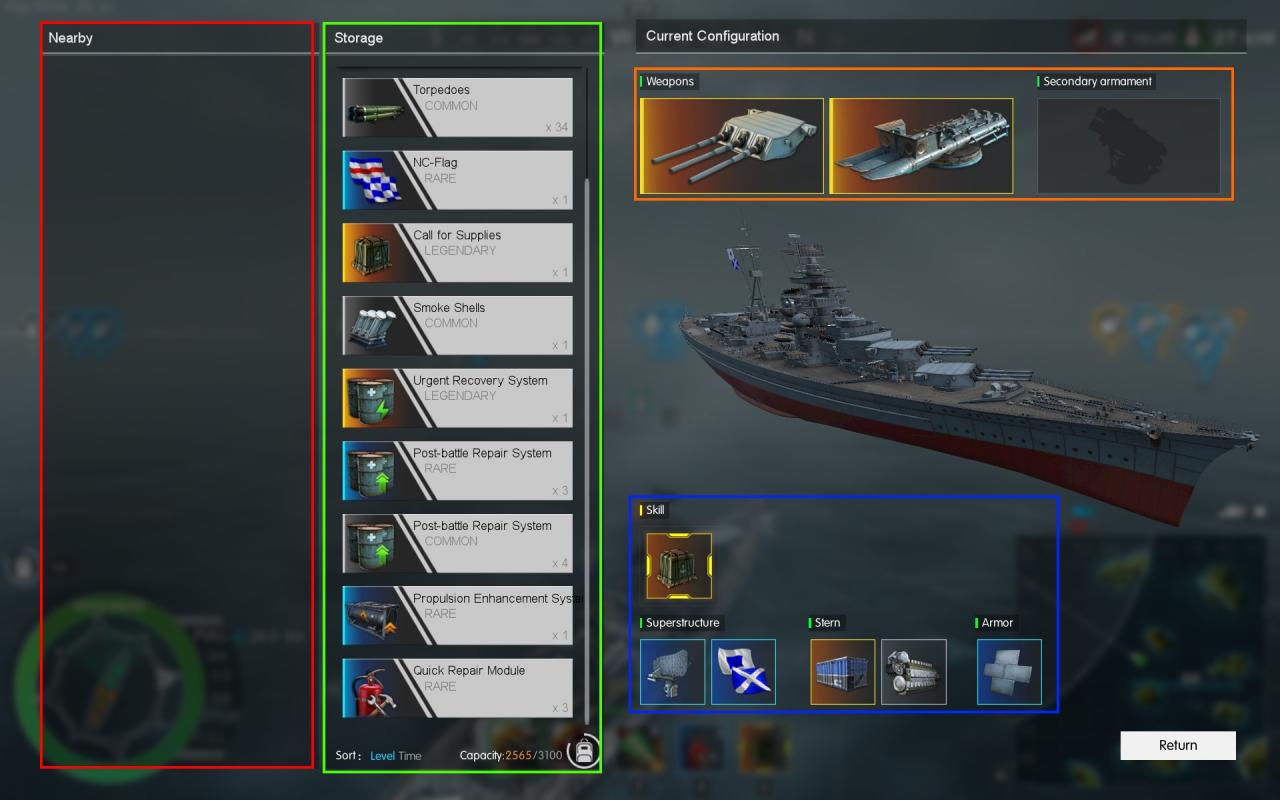Select the radar dish superstructure slot
The height and width of the screenshot is (800, 1280).
click(x=672, y=672)
